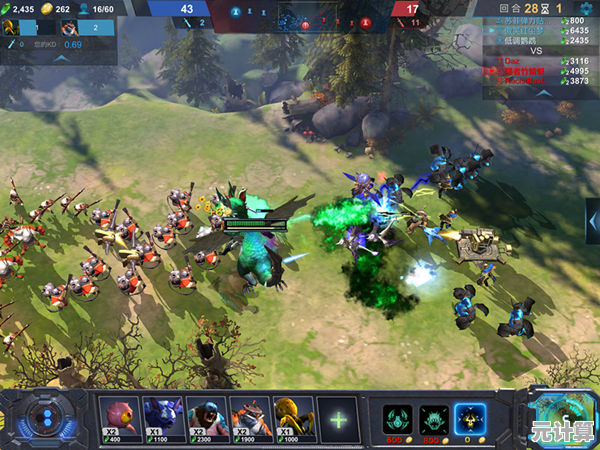Select the unit card costing 2300
Screen dimensions: 600x450
click(206, 415)
